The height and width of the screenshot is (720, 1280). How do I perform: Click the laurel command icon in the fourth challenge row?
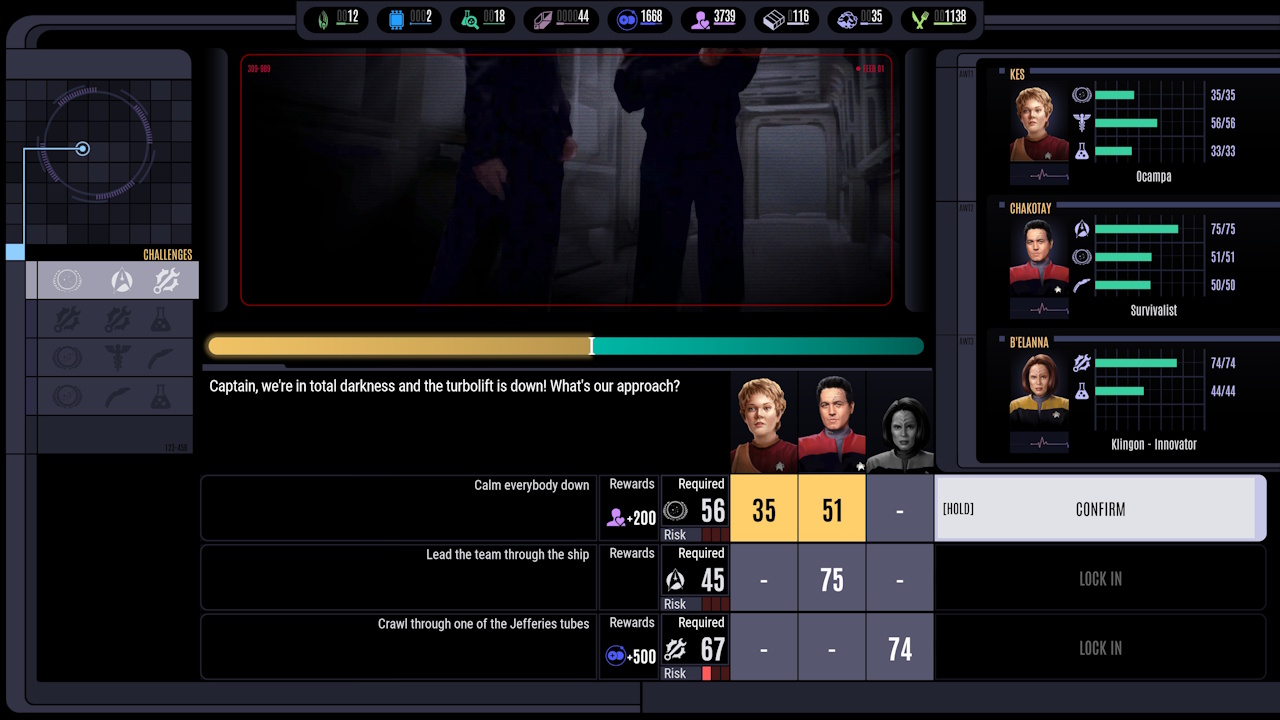(67, 395)
